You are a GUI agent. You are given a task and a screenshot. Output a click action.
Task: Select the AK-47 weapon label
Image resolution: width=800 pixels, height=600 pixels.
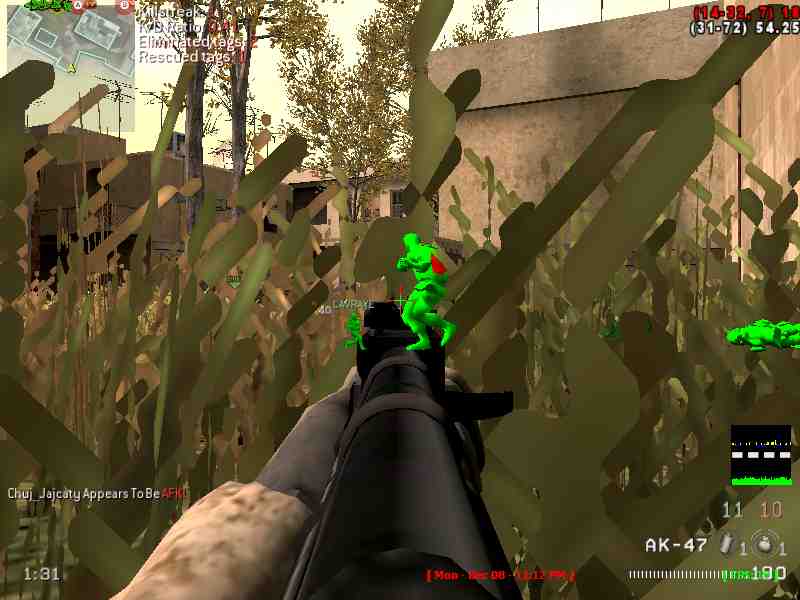(676, 545)
